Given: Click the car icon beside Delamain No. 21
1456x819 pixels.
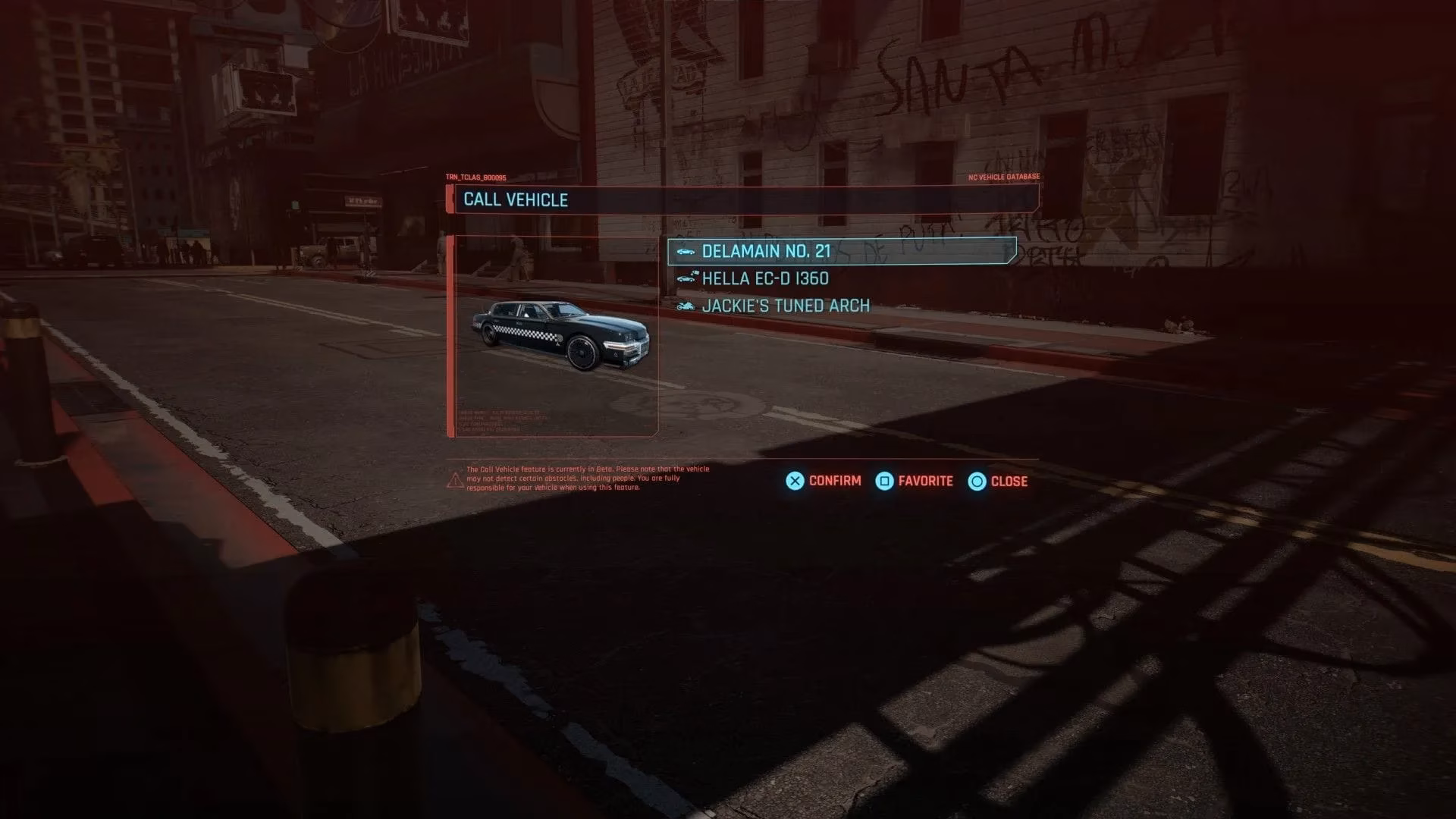Looking at the screenshot, I should (686, 250).
